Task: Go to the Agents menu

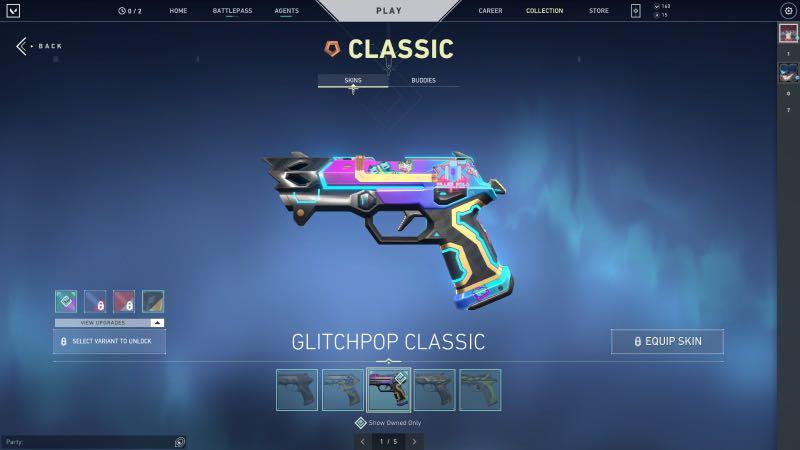Action: point(286,11)
